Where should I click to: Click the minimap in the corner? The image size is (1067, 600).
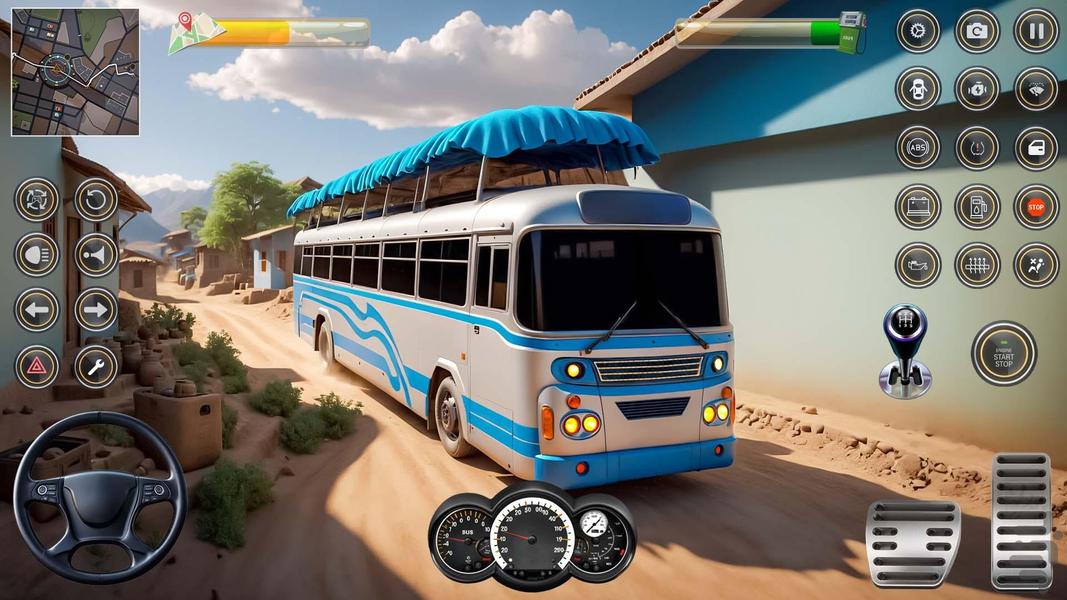point(75,72)
